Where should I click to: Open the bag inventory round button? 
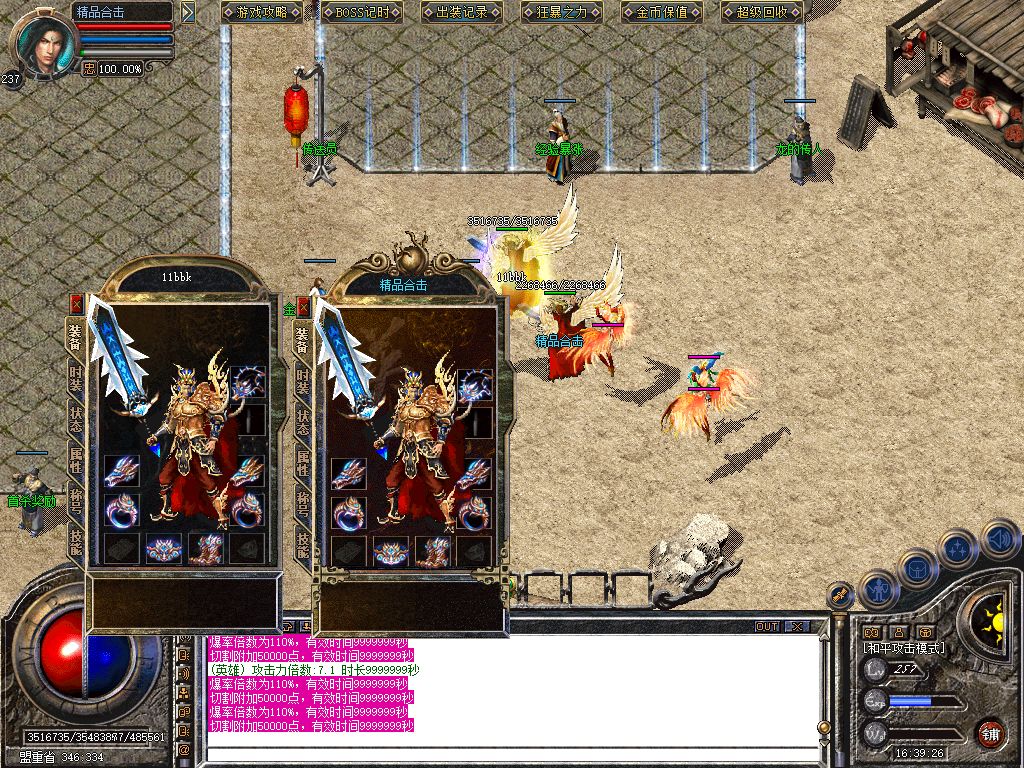(917, 567)
